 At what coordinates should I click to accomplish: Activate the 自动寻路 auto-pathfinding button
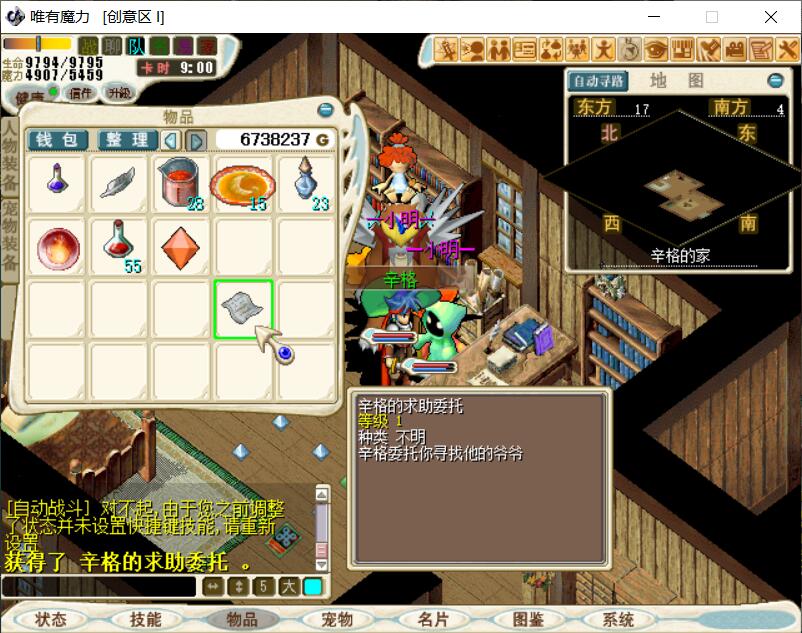(596, 81)
